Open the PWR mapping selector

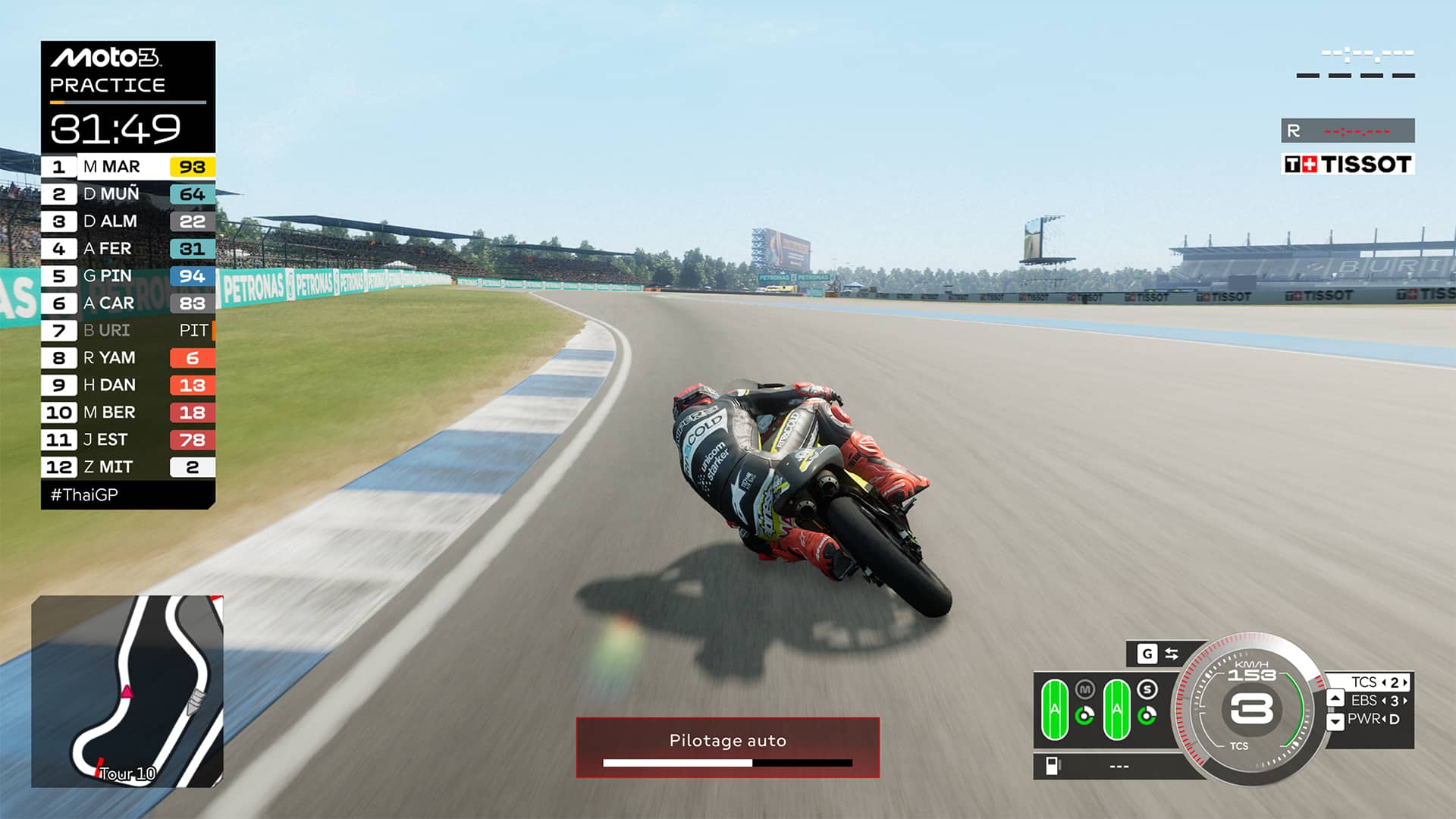coord(1376,719)
